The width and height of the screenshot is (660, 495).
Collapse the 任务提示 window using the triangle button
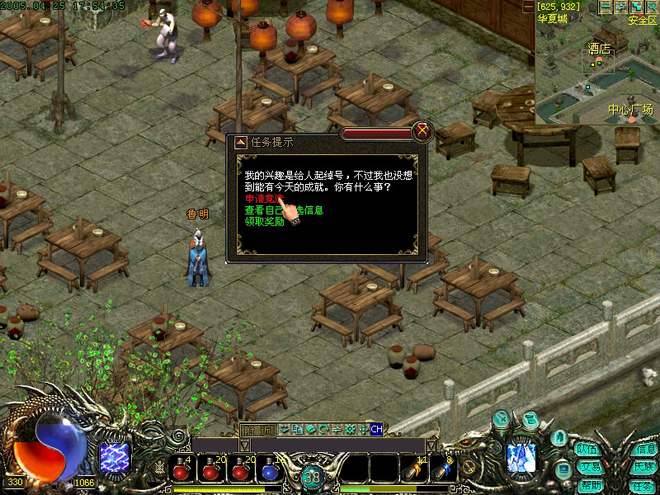pyautogui.click(x=240, y=142)
